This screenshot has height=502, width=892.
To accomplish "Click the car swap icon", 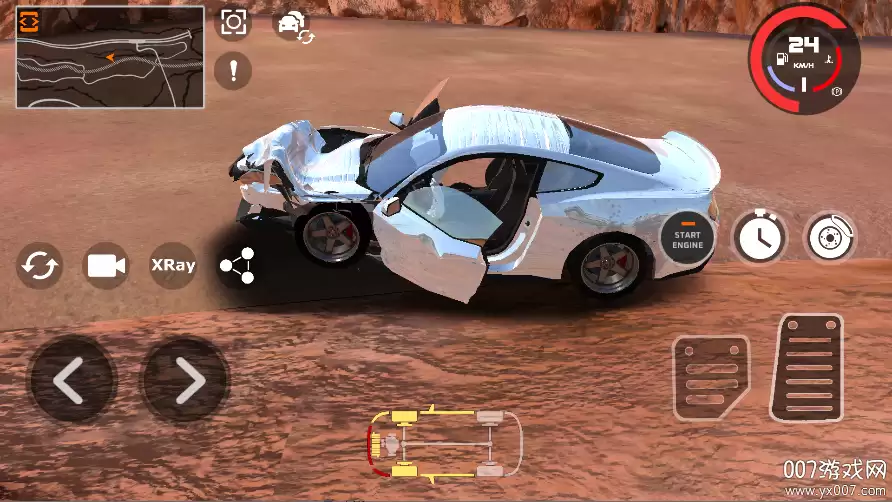I will coord(294,25).
